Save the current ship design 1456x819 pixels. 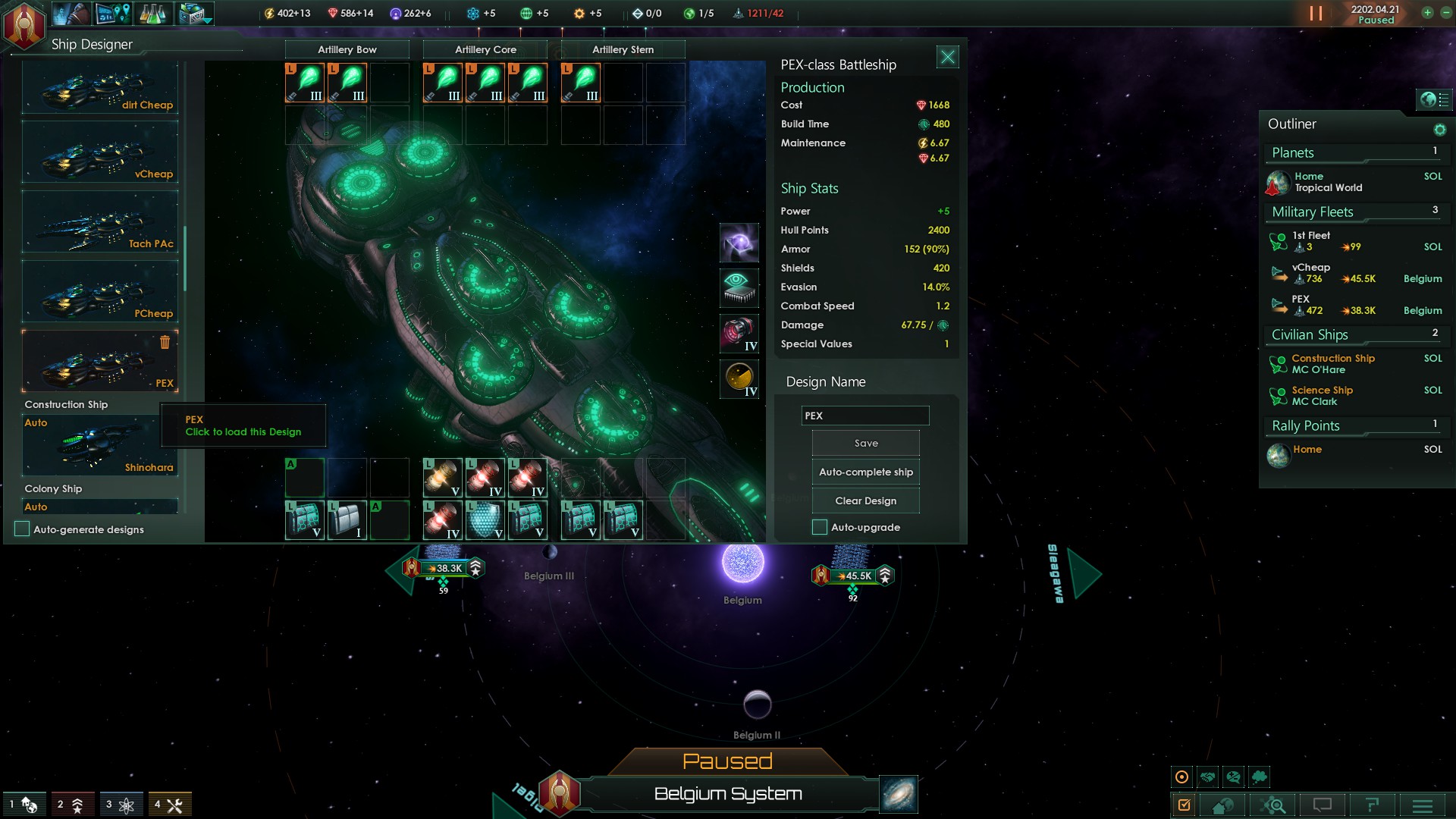click(865, 443)
